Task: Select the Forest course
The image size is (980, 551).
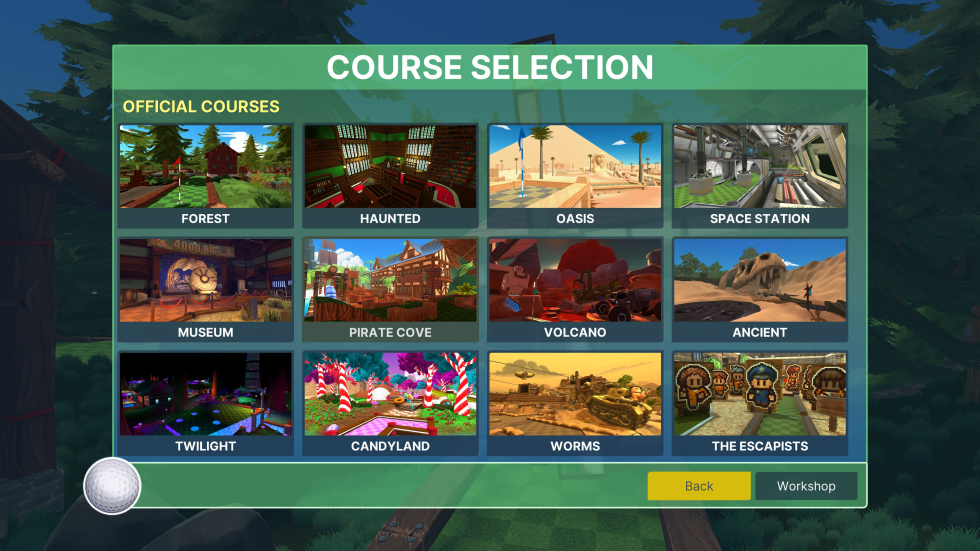Action: (x=205, y=175)
